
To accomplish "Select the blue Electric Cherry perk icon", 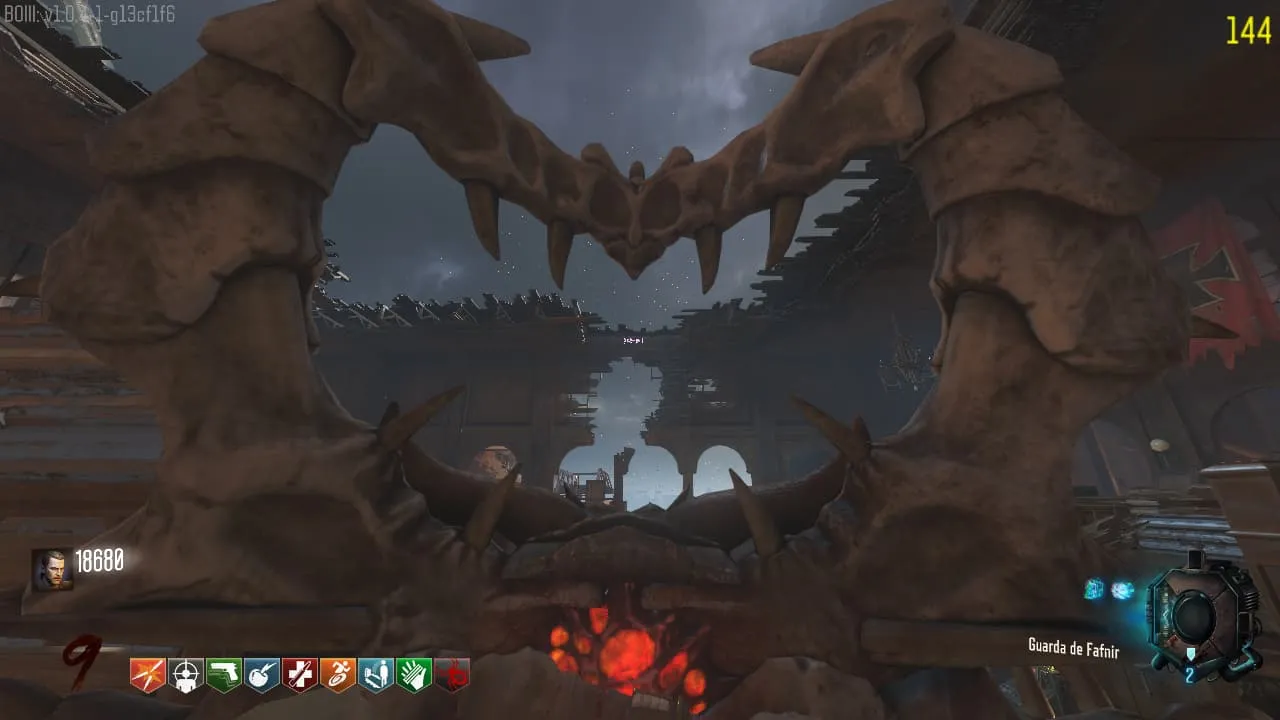I will tap(262, 675).
